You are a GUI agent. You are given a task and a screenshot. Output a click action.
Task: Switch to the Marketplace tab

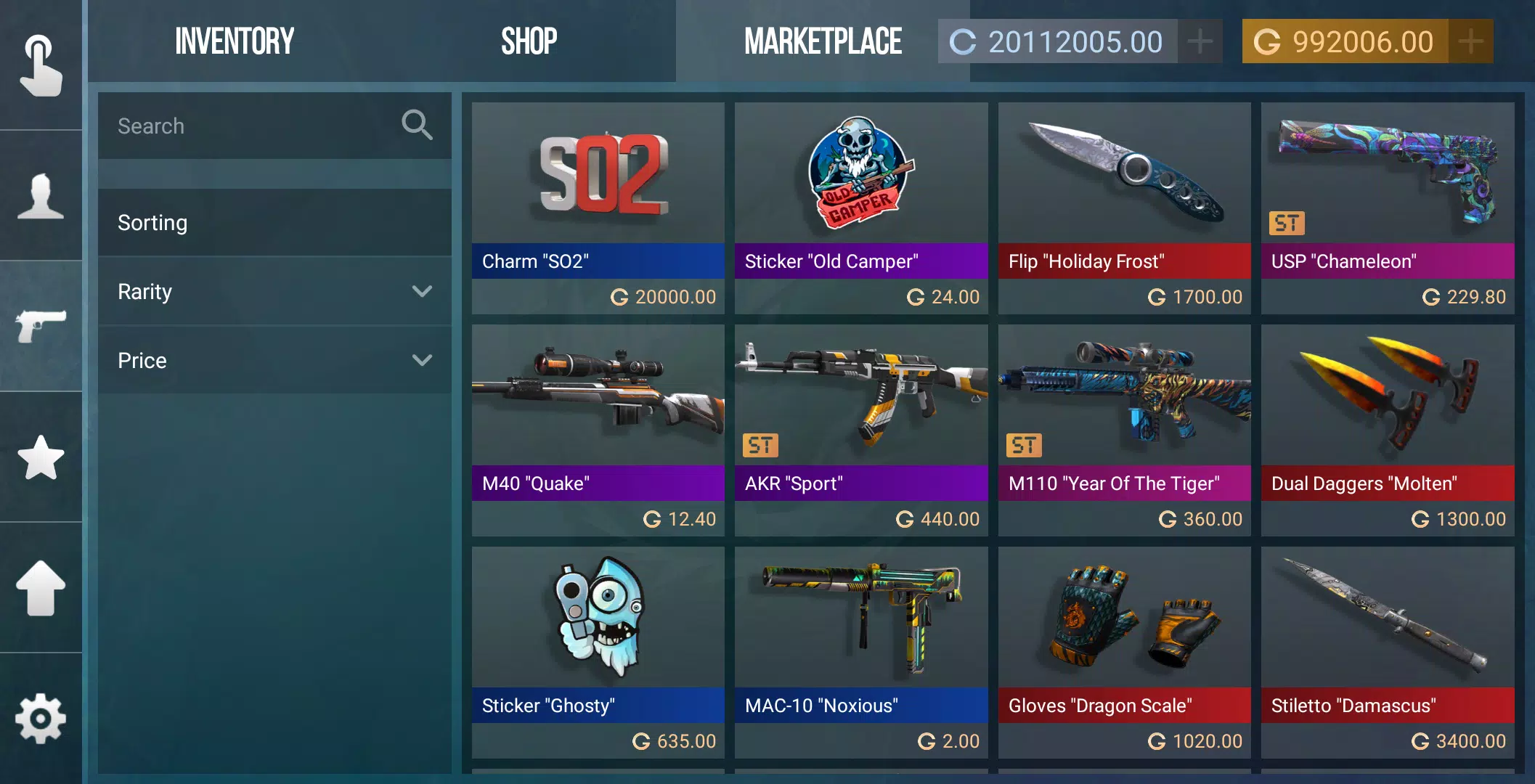coord(823,40)
